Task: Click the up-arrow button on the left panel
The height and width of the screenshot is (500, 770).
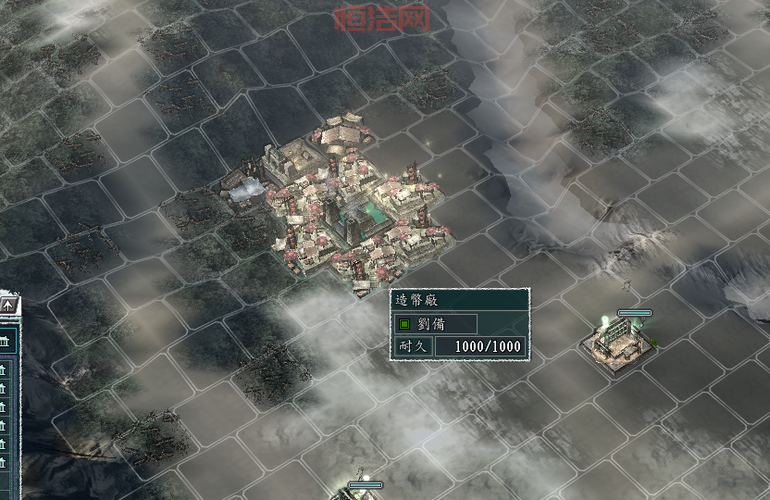Action: coord(8,304)
